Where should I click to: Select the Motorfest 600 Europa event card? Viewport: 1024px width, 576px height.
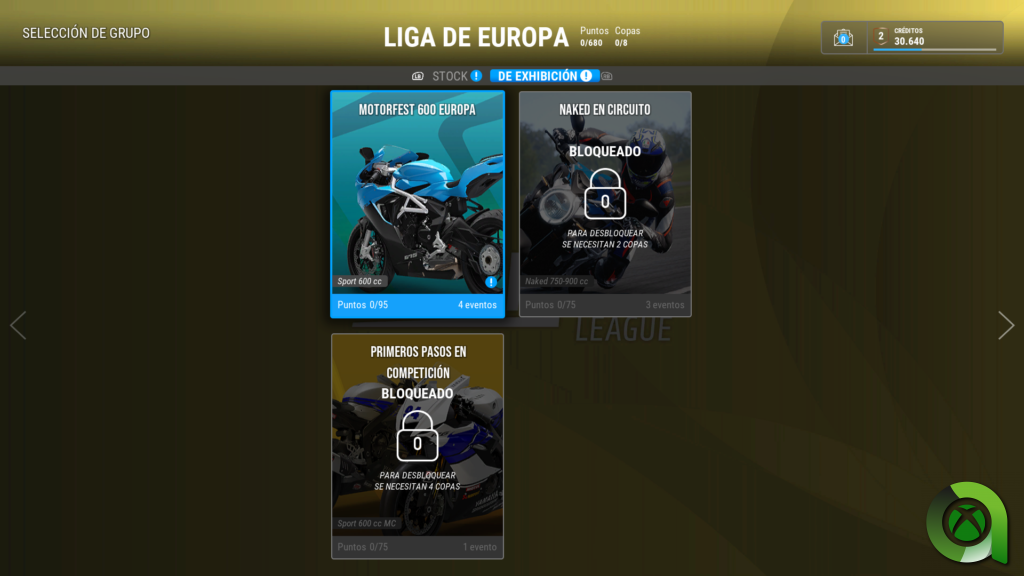coord(417,204)
